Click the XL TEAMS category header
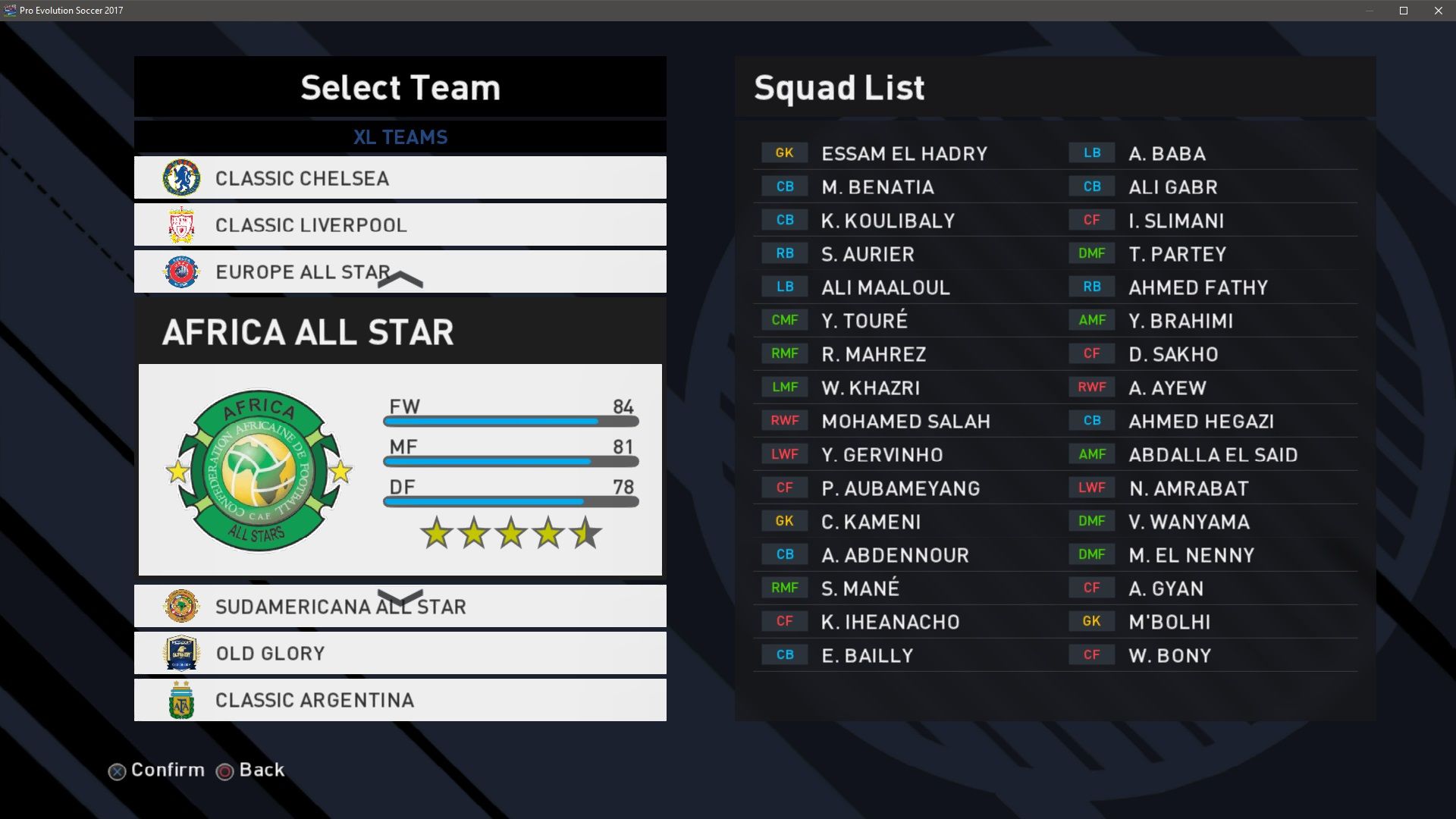Screen dimensions: 1456x819 (x=400, y=137)
